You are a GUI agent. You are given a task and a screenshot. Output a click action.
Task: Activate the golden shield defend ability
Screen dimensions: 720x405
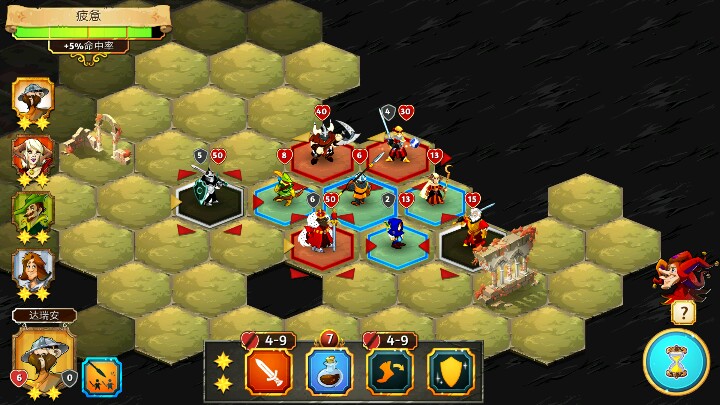tap(450, 370)
